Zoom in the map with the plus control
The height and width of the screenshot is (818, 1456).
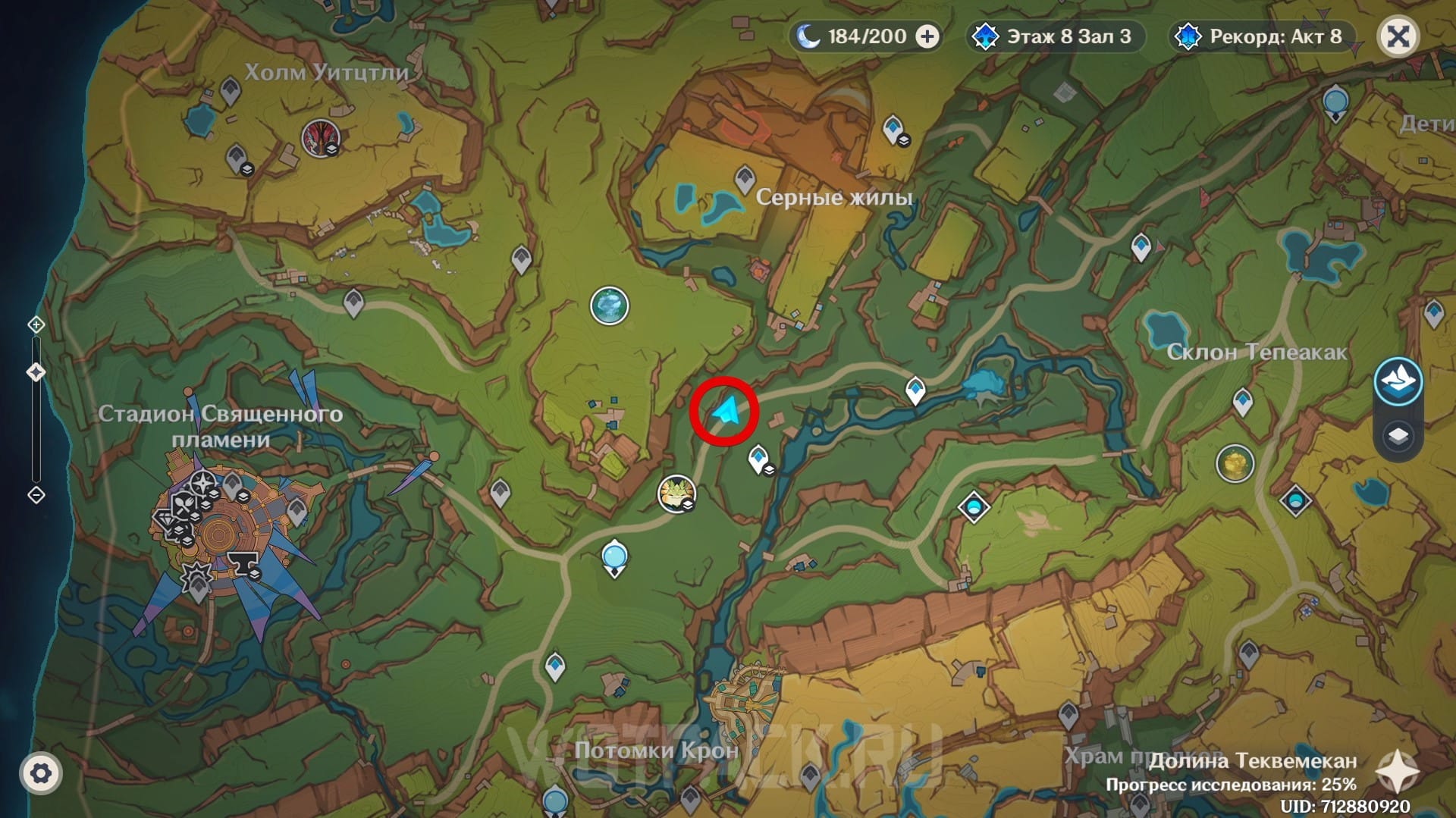[36, 325]
